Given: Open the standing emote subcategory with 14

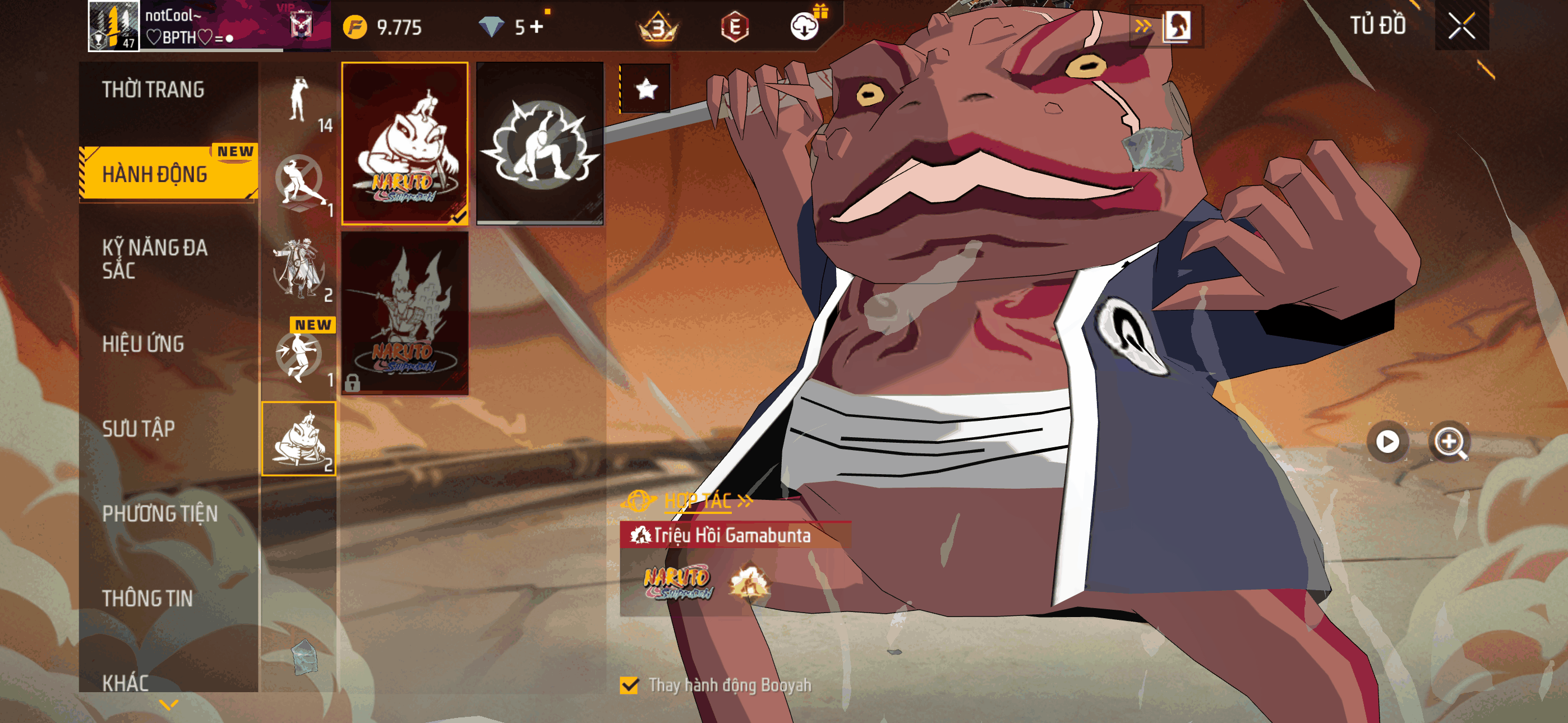Looking at the screenshot, I should (299, 101).
